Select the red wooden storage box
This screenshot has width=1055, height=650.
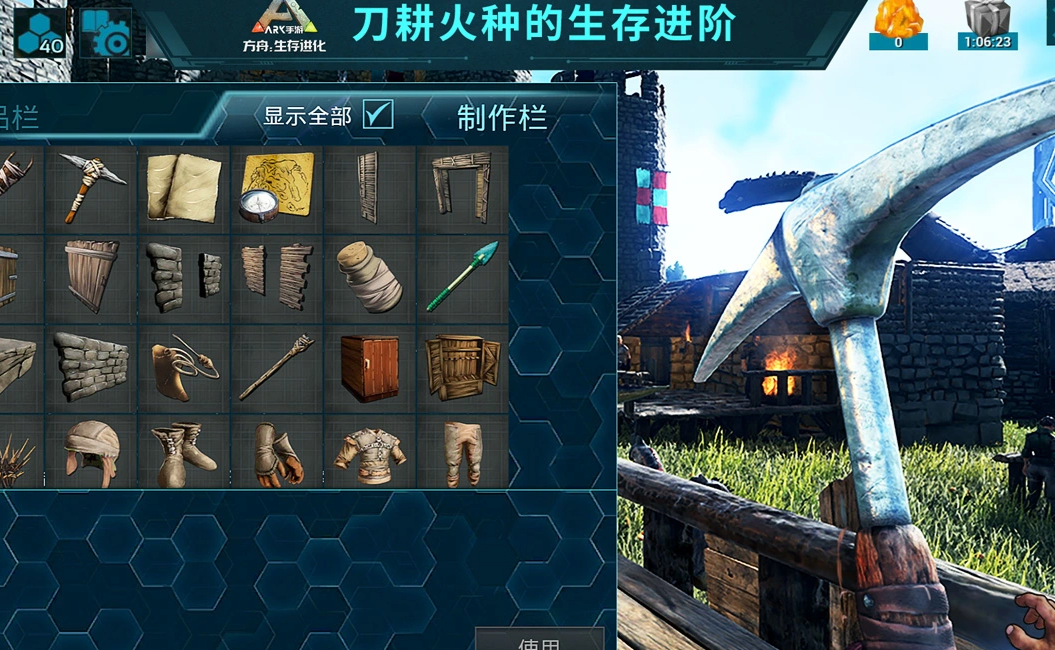point(369,368)
